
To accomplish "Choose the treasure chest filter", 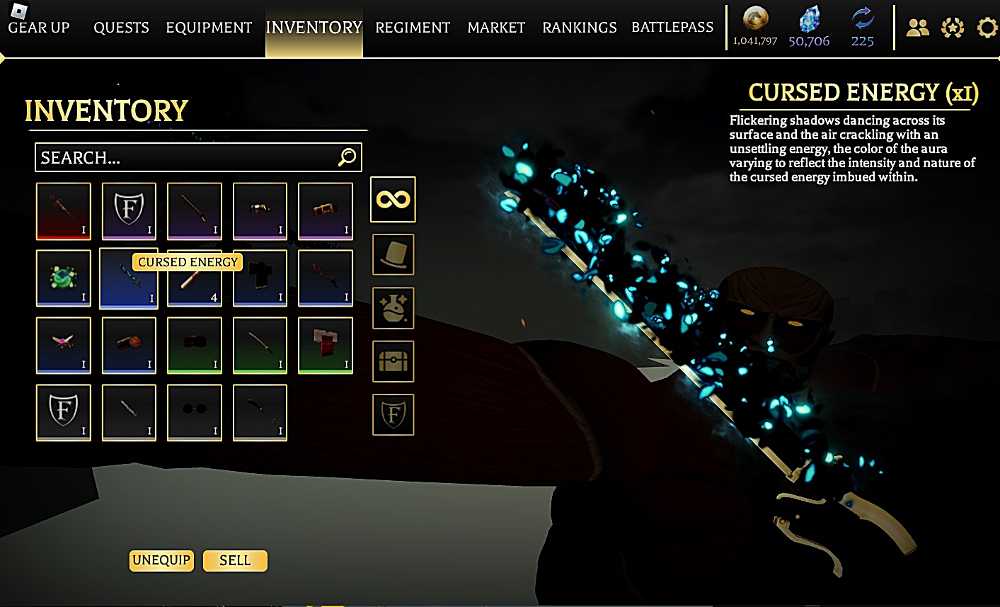I will click(393, 361).
